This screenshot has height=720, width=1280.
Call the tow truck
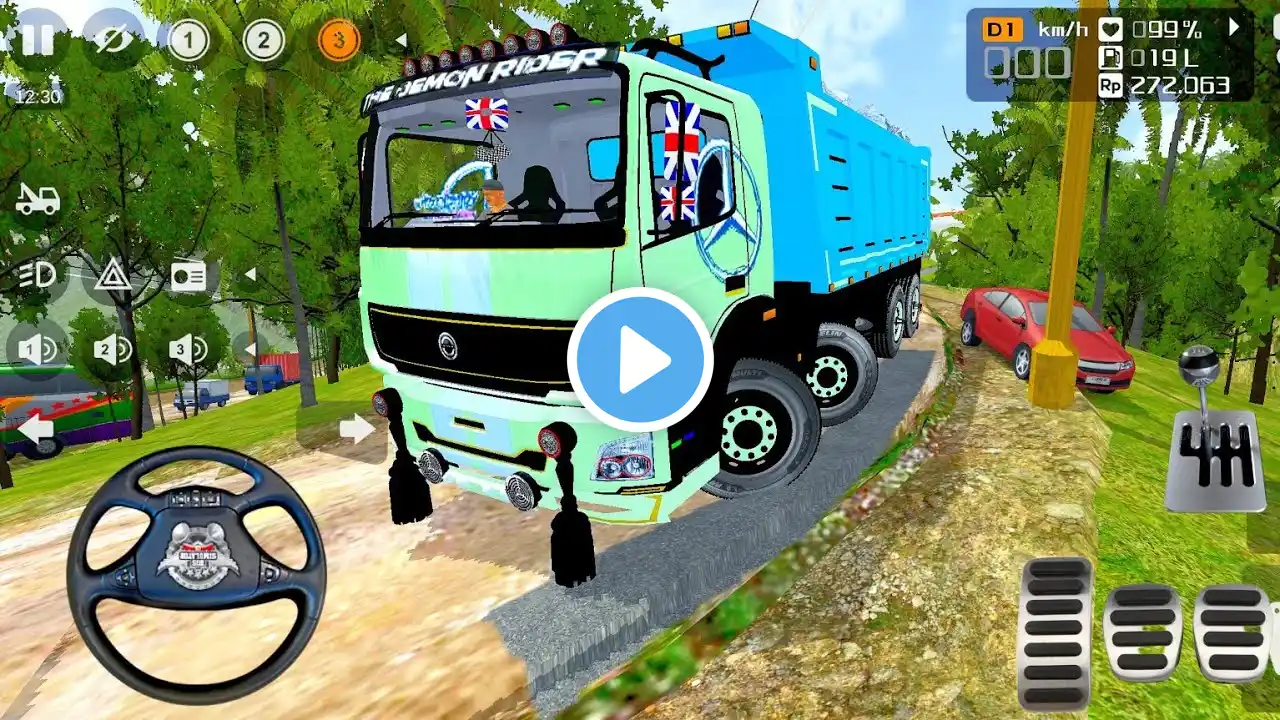coord(38,200)
